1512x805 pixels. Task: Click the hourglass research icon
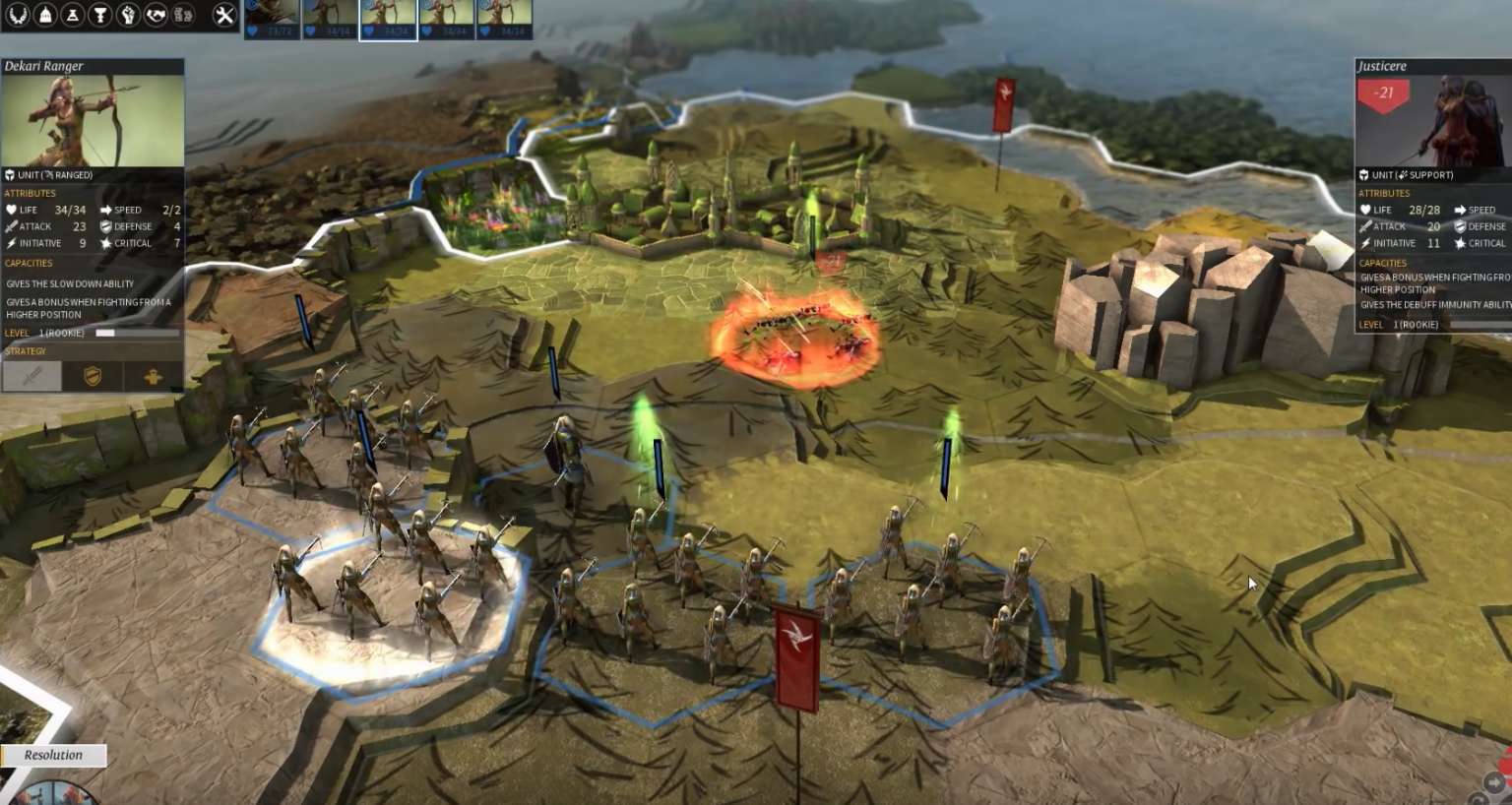coord(72,13)
